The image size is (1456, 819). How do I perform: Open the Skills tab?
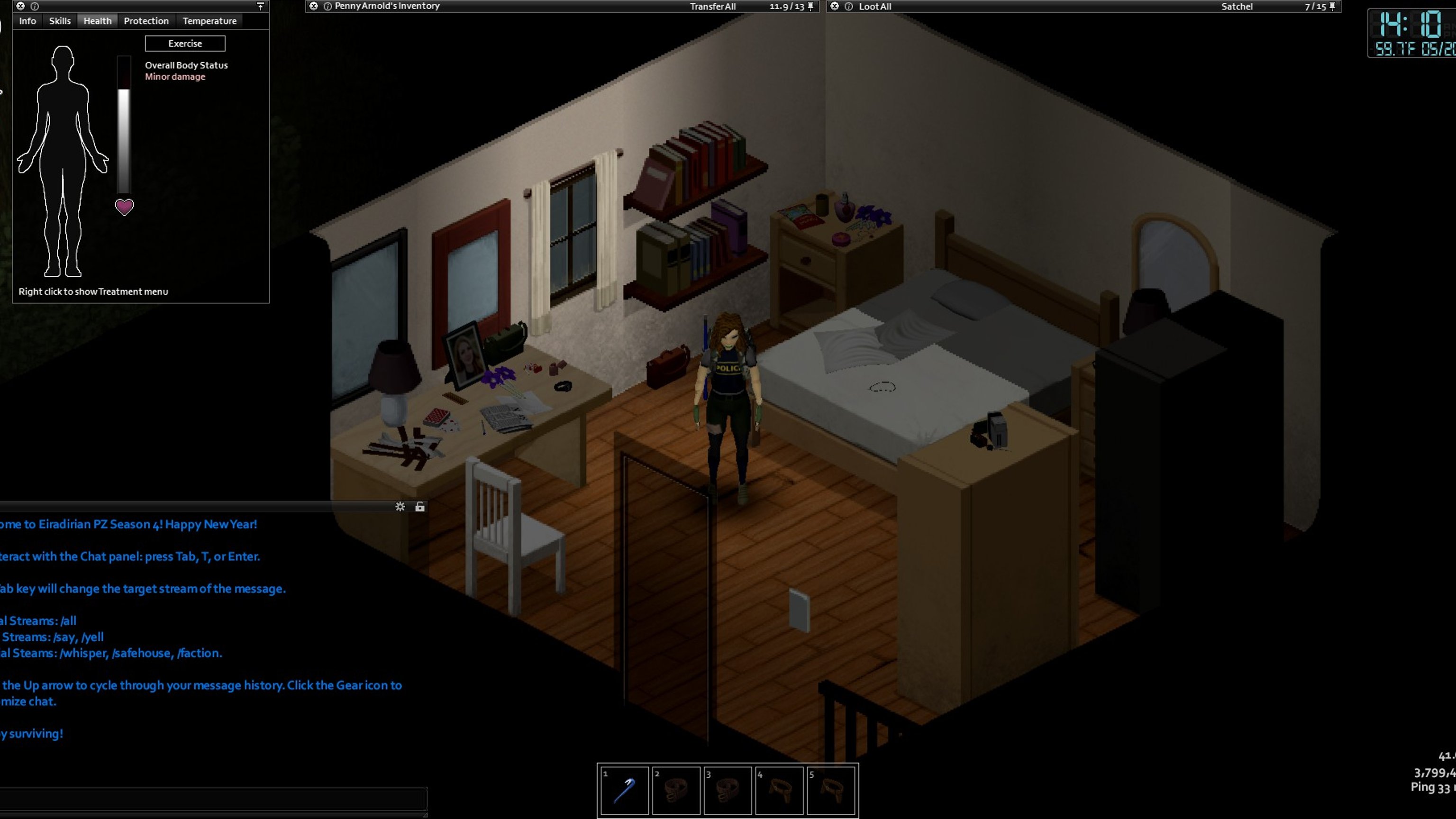point(59,21)
